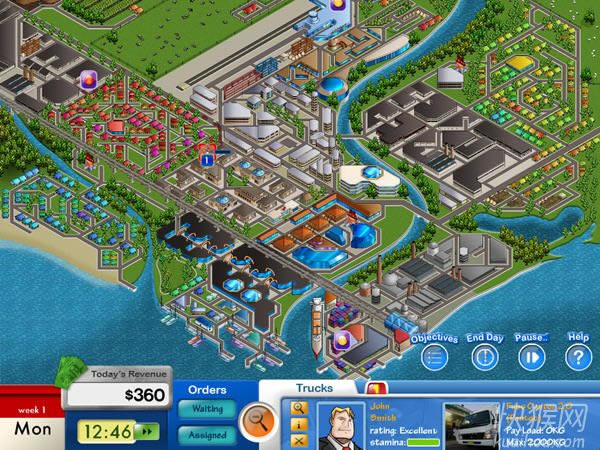Speed up time with fast-forward arrows
Image resolution: width=600 pixels, height=450 pixels.
(148, 432)
